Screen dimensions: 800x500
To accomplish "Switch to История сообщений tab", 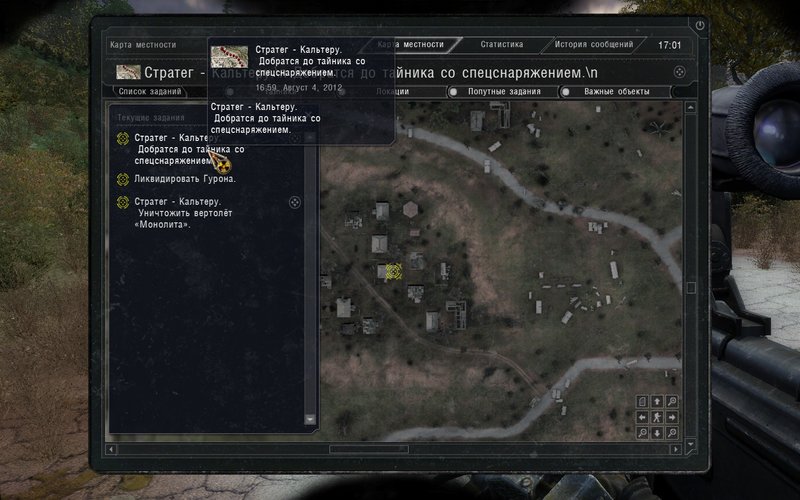I will 594,45.
